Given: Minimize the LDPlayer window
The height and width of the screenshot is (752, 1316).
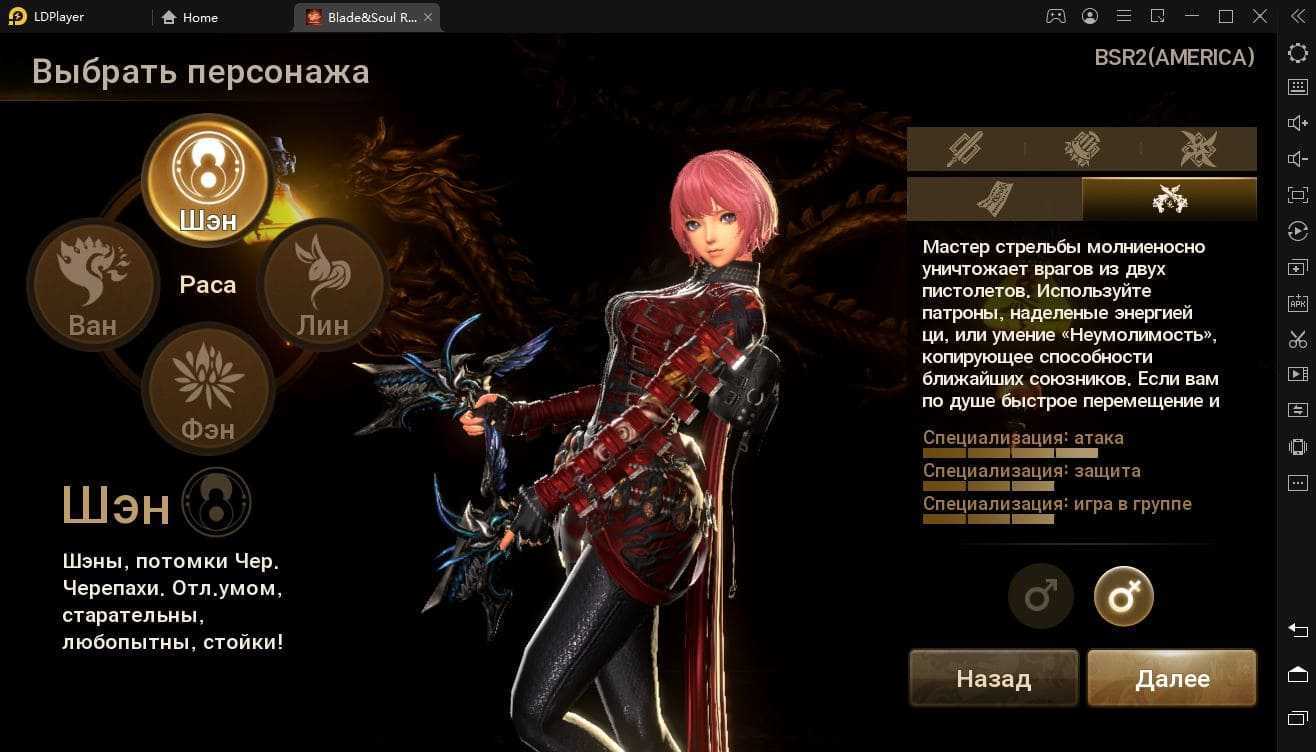Looking at the screenshot, I should click(x=1191, y=17).
